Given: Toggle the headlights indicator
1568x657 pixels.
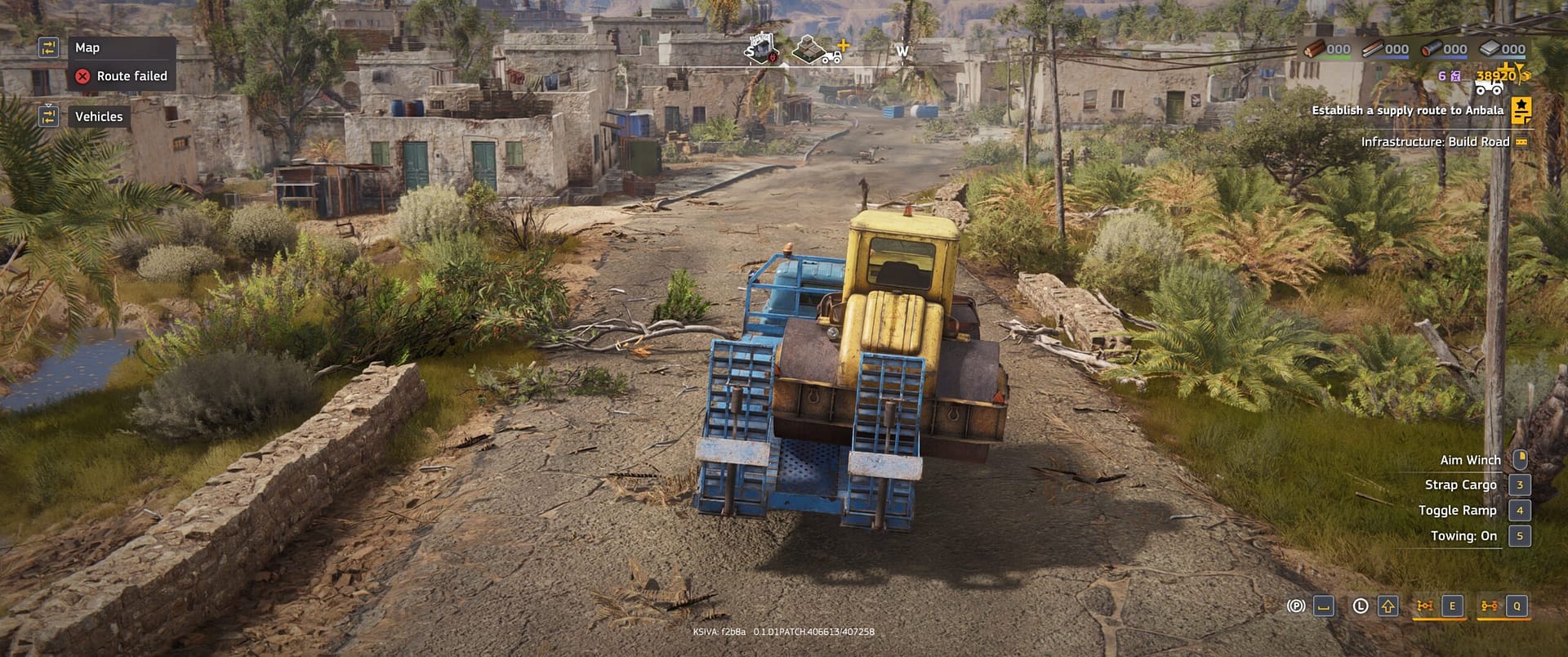Looking at the screenshot, I should coord(1360,606).
